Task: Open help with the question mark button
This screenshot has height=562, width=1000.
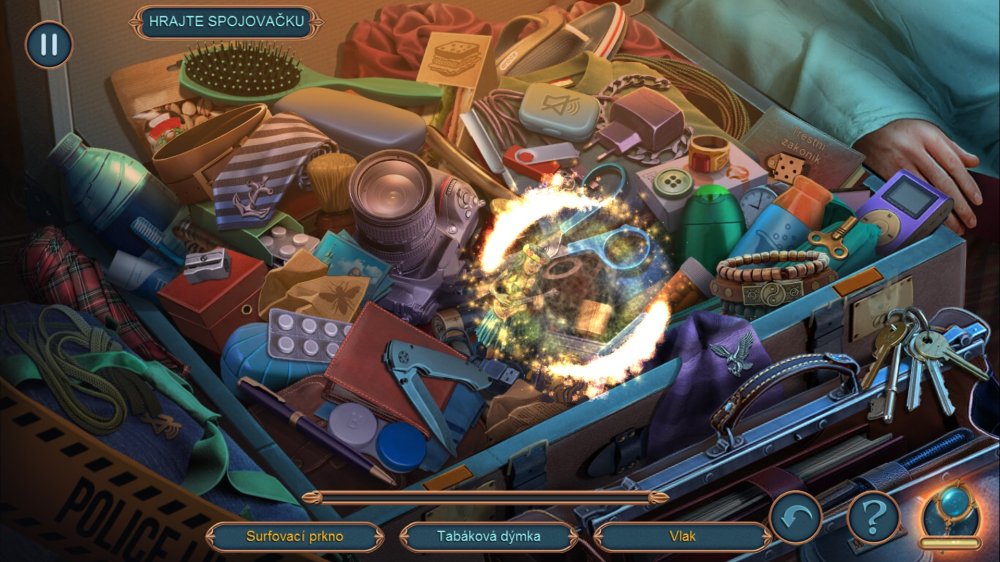Action: (873, 517)
